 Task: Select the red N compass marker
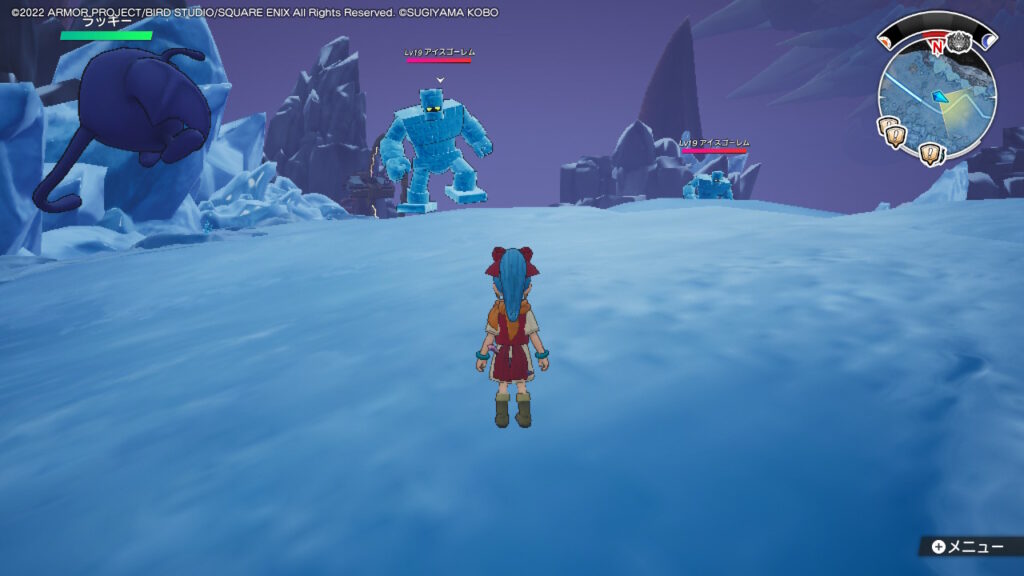[937, 47]
